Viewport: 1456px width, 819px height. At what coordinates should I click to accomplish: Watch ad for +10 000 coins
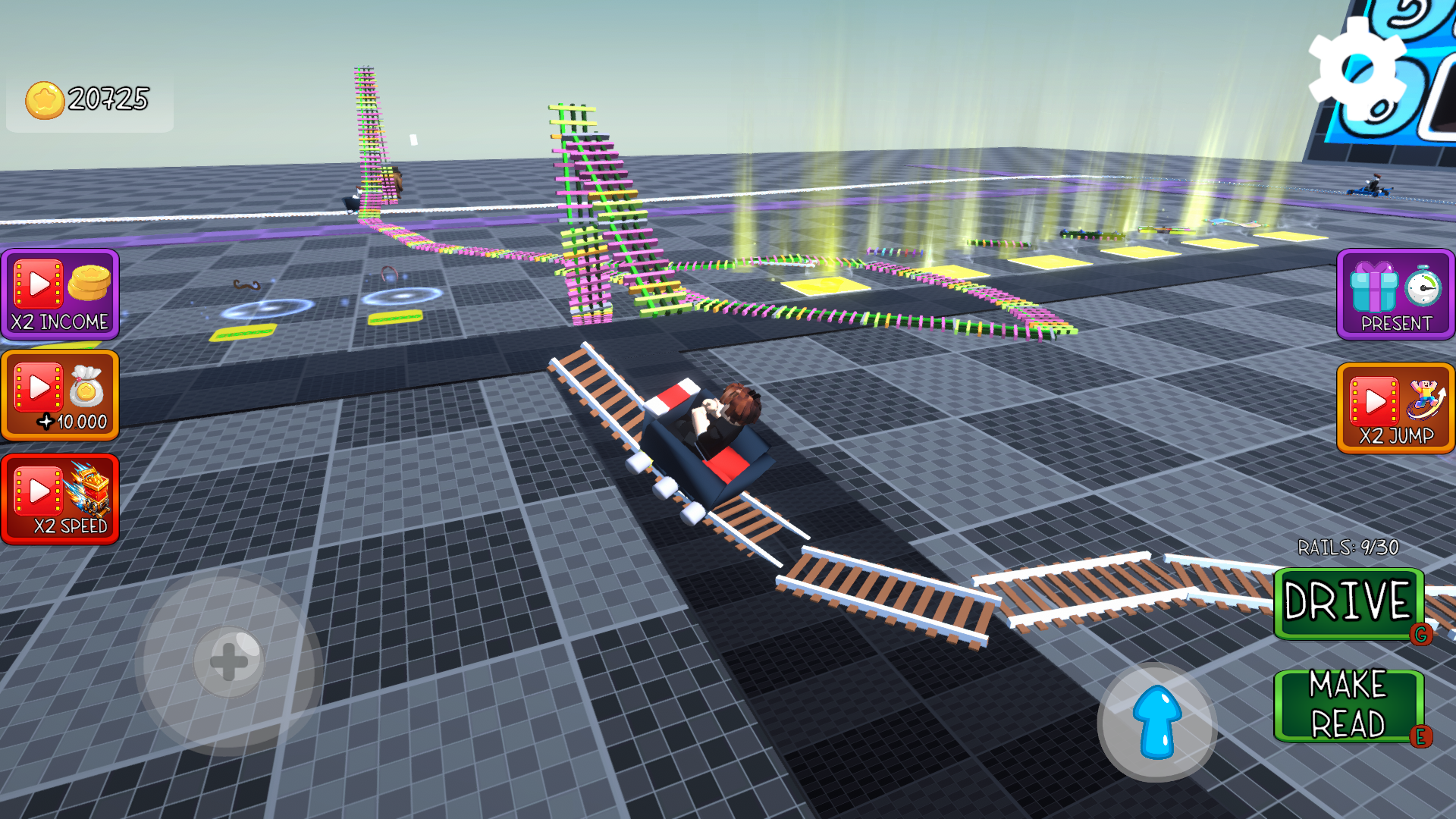[59, 396]
